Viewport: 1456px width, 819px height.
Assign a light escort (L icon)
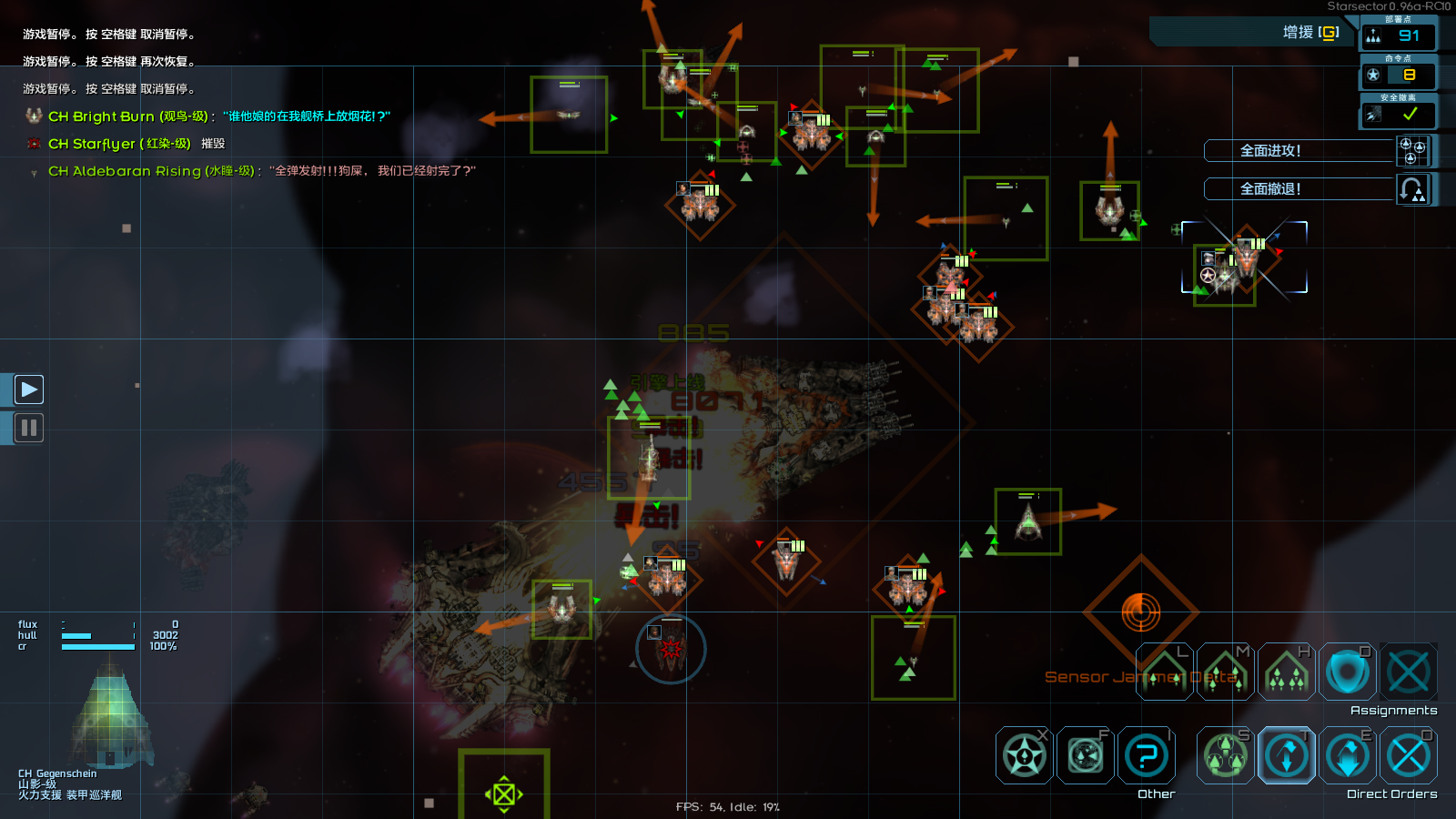pyautogui.click(x=1165, y=673)
